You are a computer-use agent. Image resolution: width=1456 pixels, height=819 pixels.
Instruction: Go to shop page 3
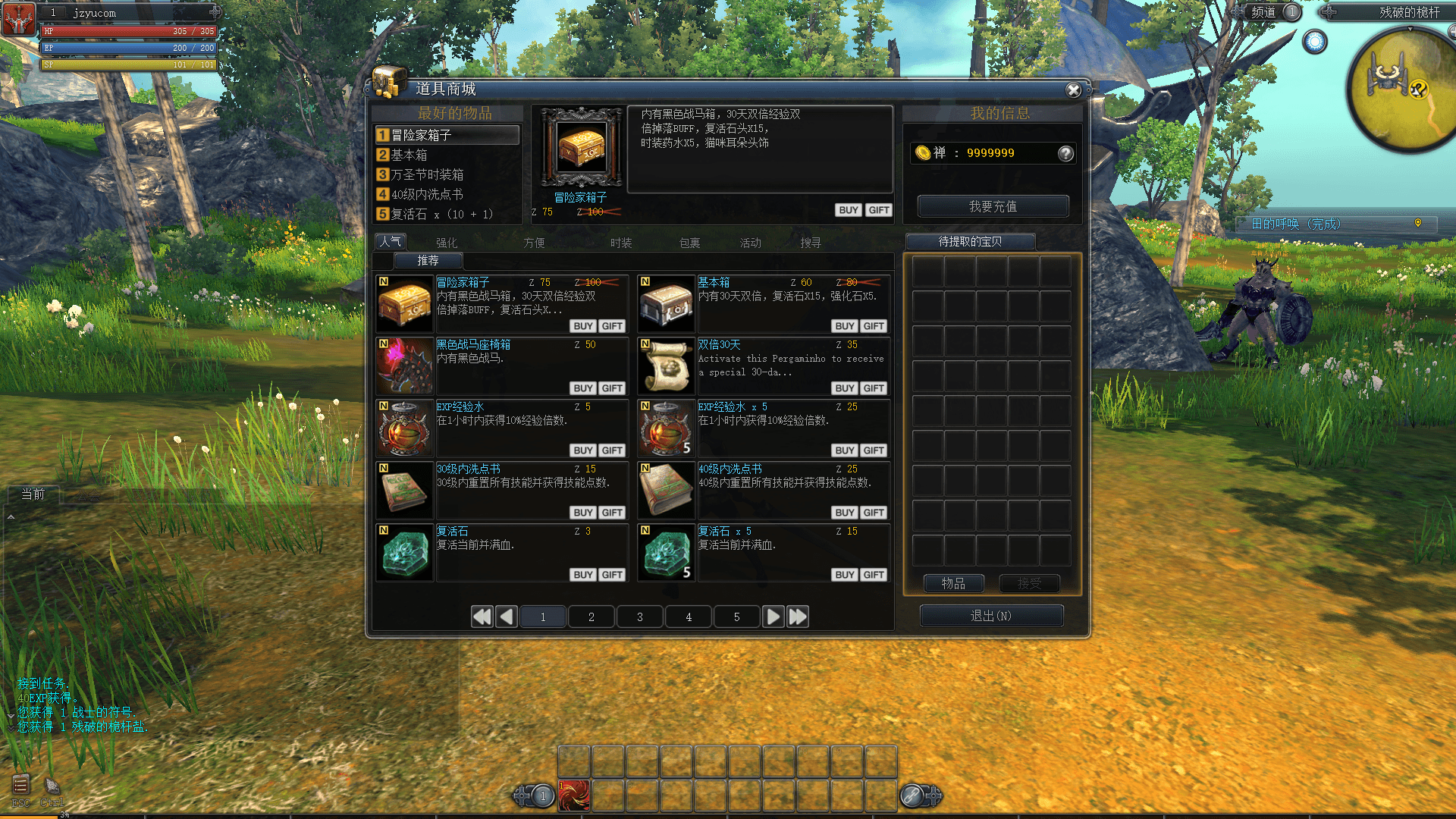640,617
